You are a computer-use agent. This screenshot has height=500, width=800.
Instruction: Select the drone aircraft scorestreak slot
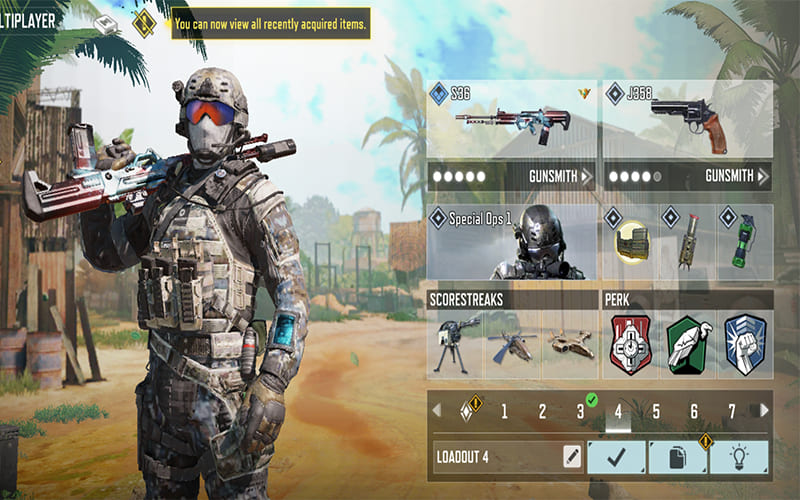pyautogui.click(x=569, y=344)
